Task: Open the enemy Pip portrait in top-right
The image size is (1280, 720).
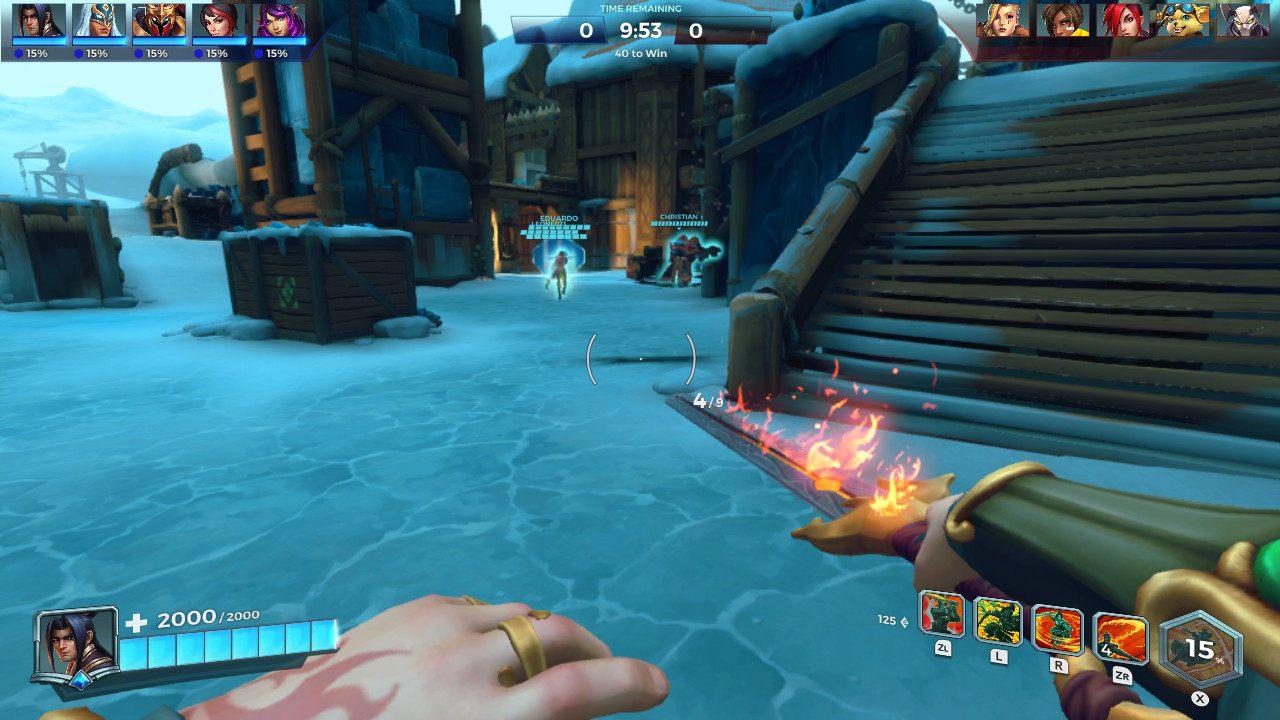Action: click(1182, 22)
